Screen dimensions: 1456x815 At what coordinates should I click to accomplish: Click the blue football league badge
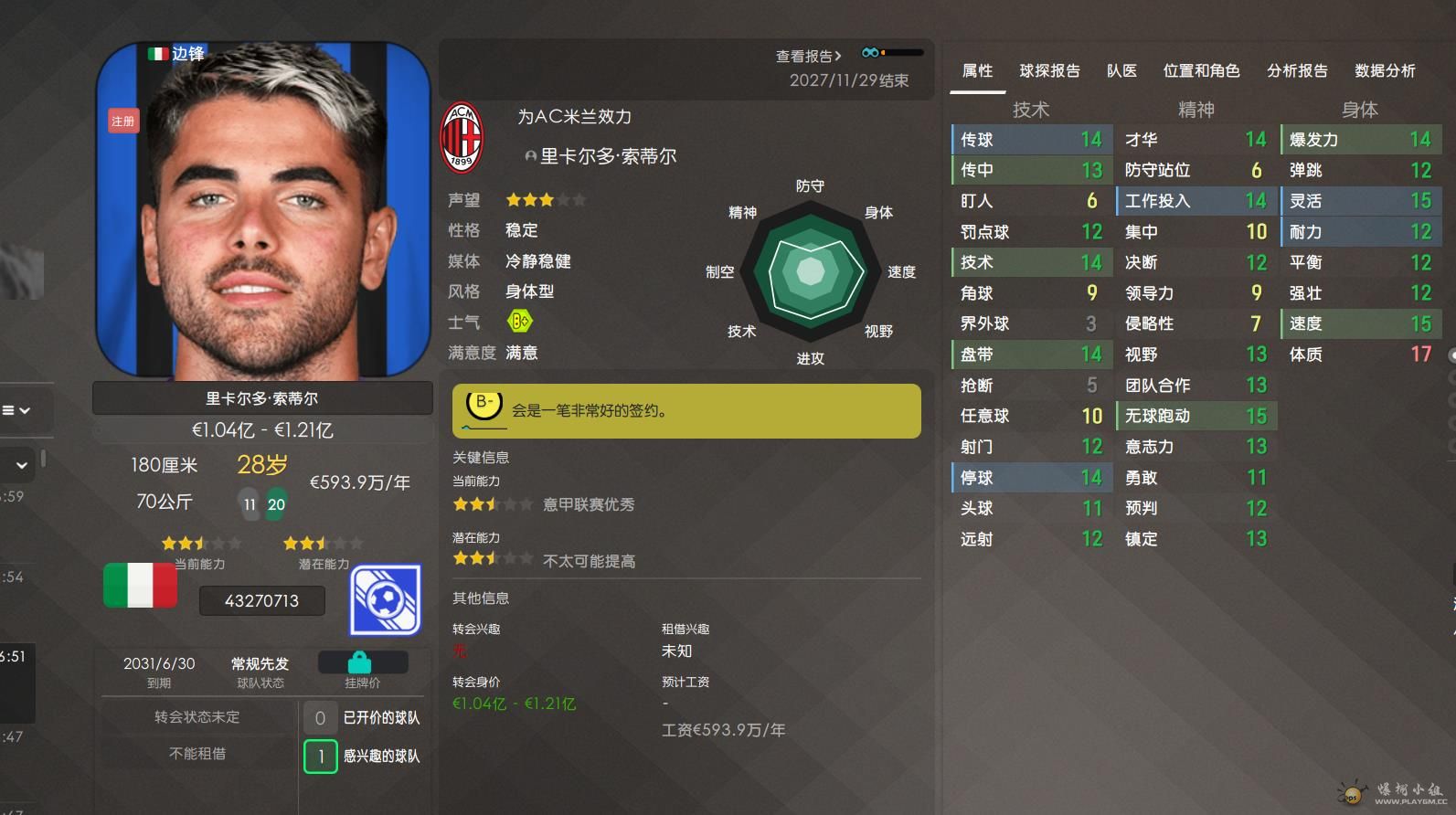(x=385, y=599)
